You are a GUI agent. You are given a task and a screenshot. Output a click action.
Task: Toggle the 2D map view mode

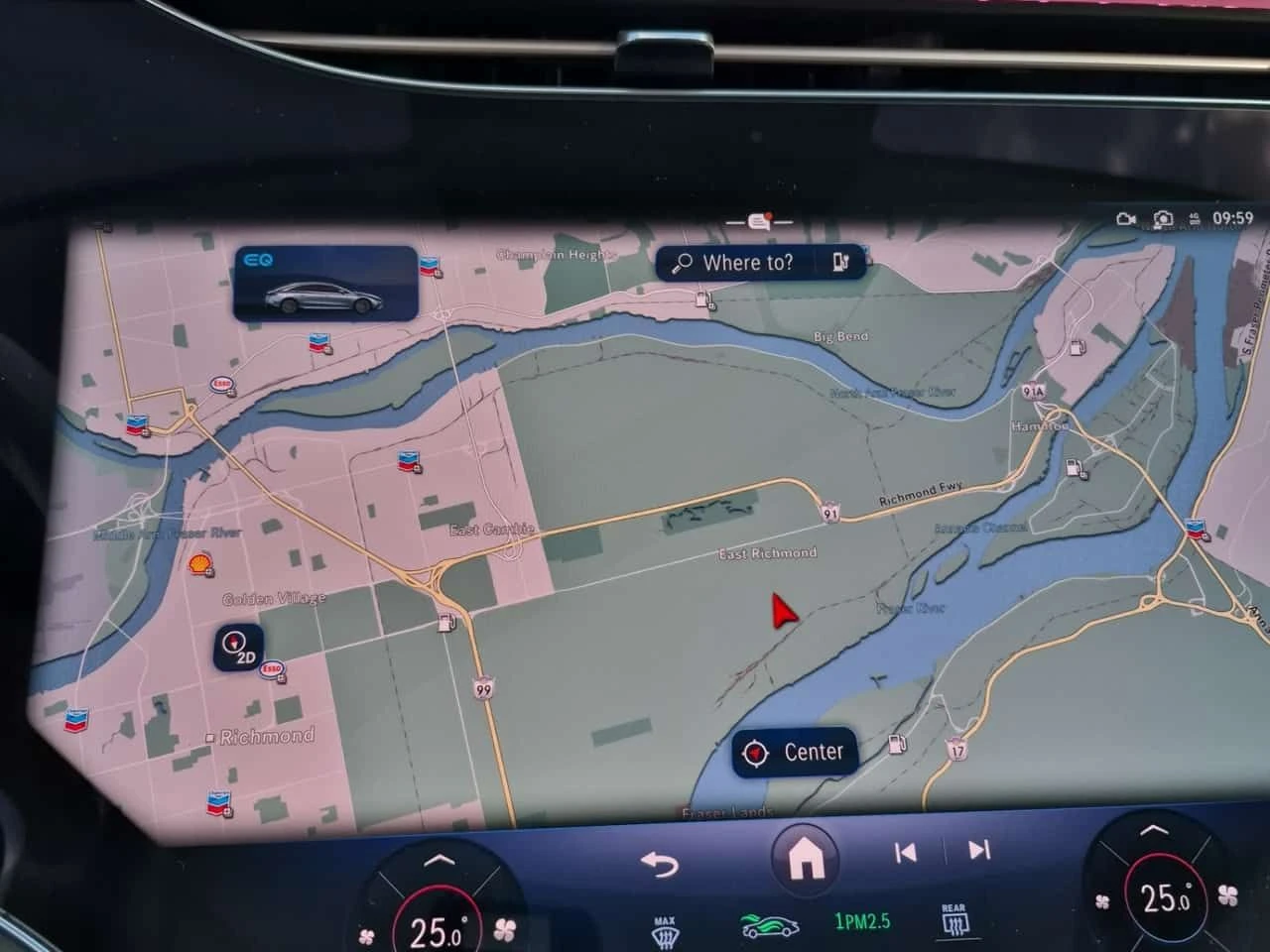238,650
